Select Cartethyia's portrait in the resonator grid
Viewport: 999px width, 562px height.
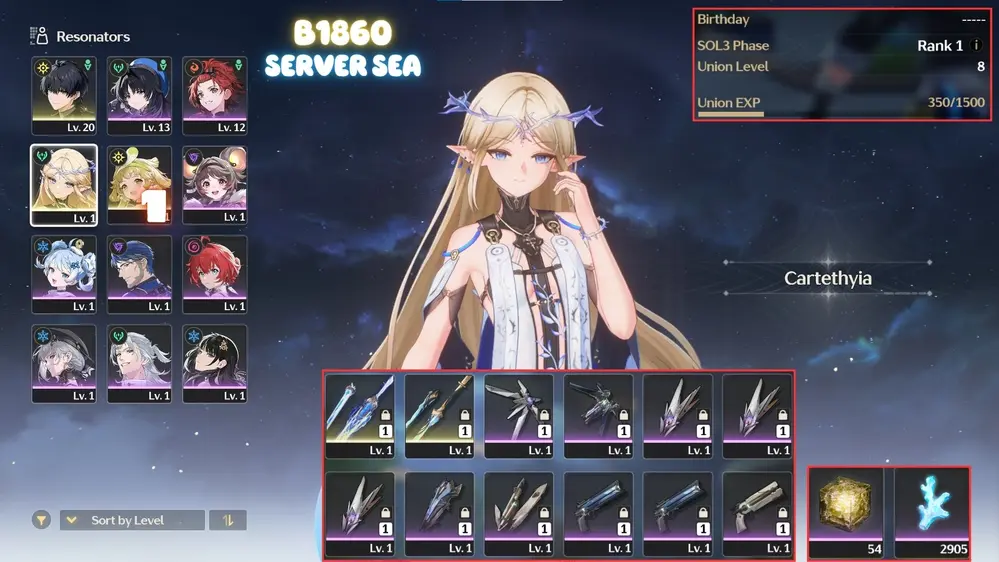pyautogui.click(x=64, y=185)
